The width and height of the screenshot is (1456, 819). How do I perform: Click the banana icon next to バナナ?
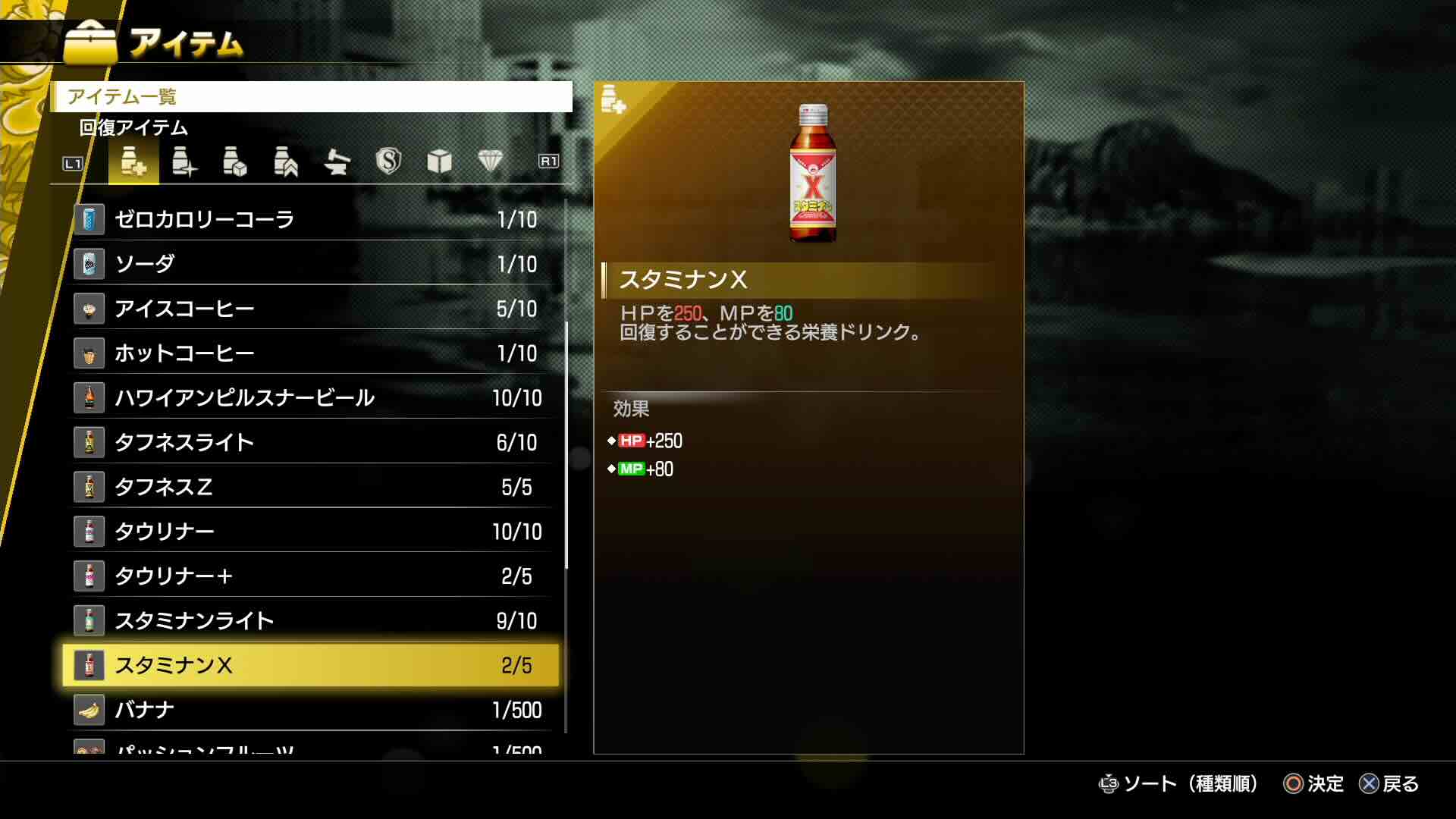pos(89,710)
